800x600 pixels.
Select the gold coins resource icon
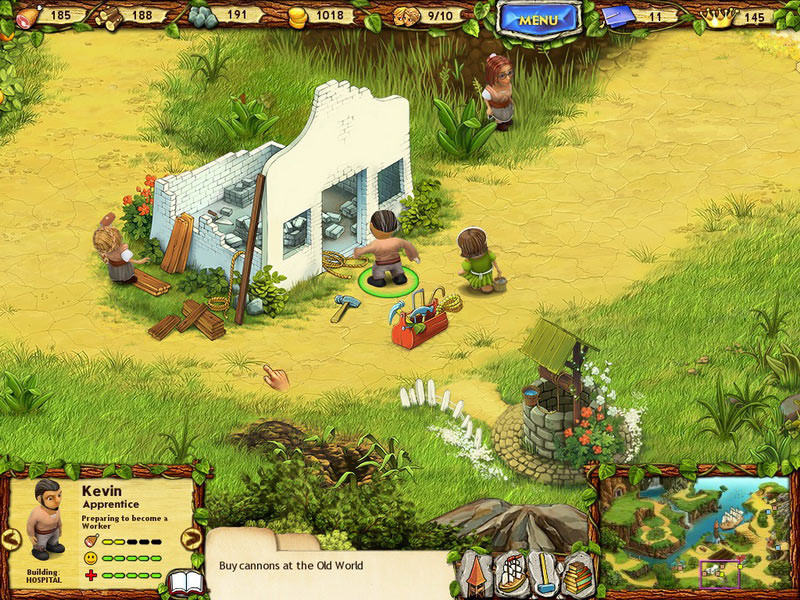[x=298, y=15]
